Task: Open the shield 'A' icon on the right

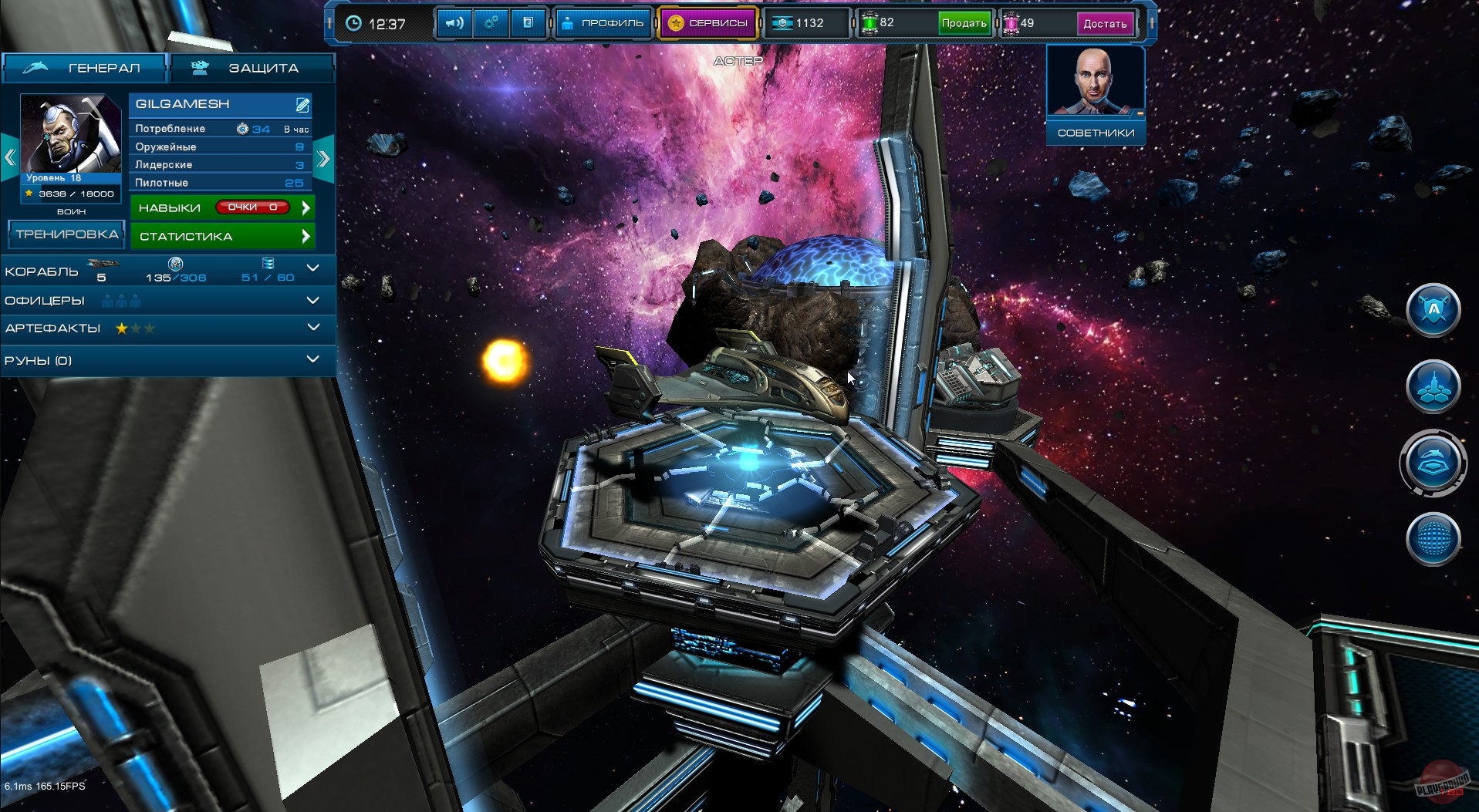Action: coord(1433,310)
